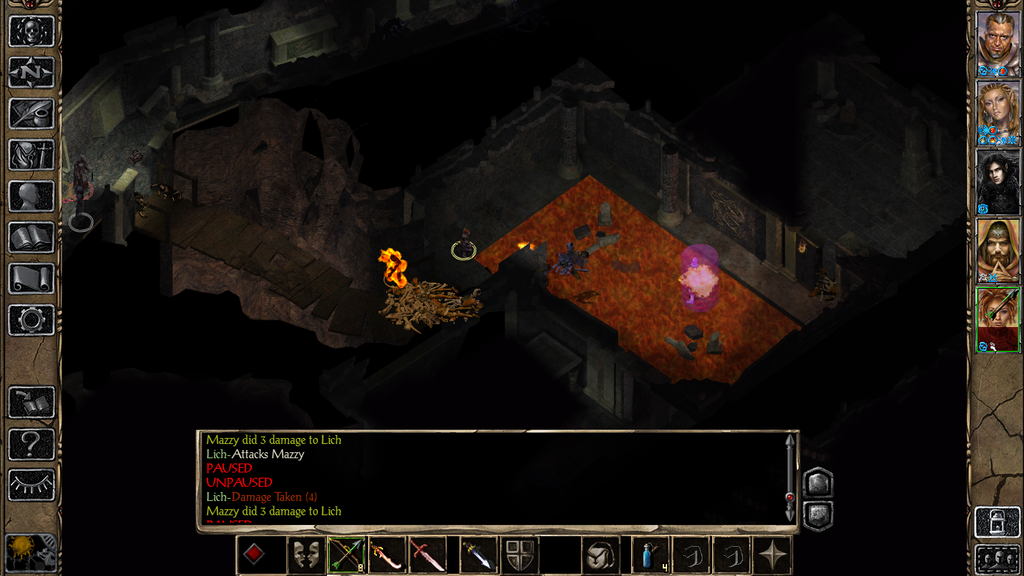Open the mage spellbook icon

coord(31,237)
